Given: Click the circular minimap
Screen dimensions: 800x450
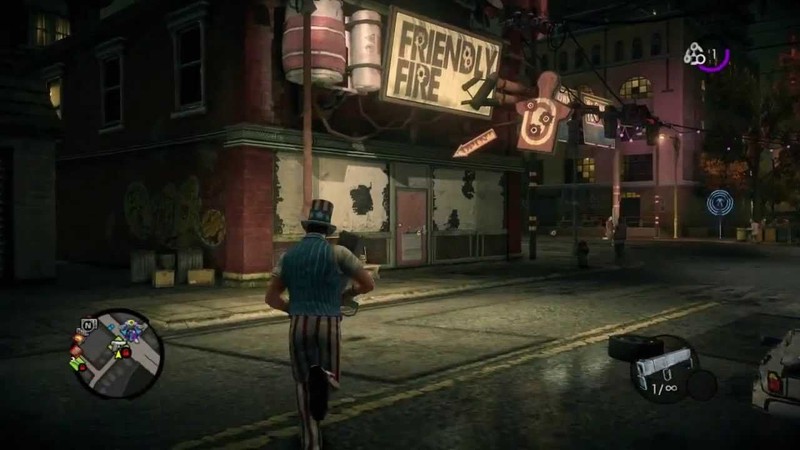Looking at the screenshot, I should click(x=119, y=353).
